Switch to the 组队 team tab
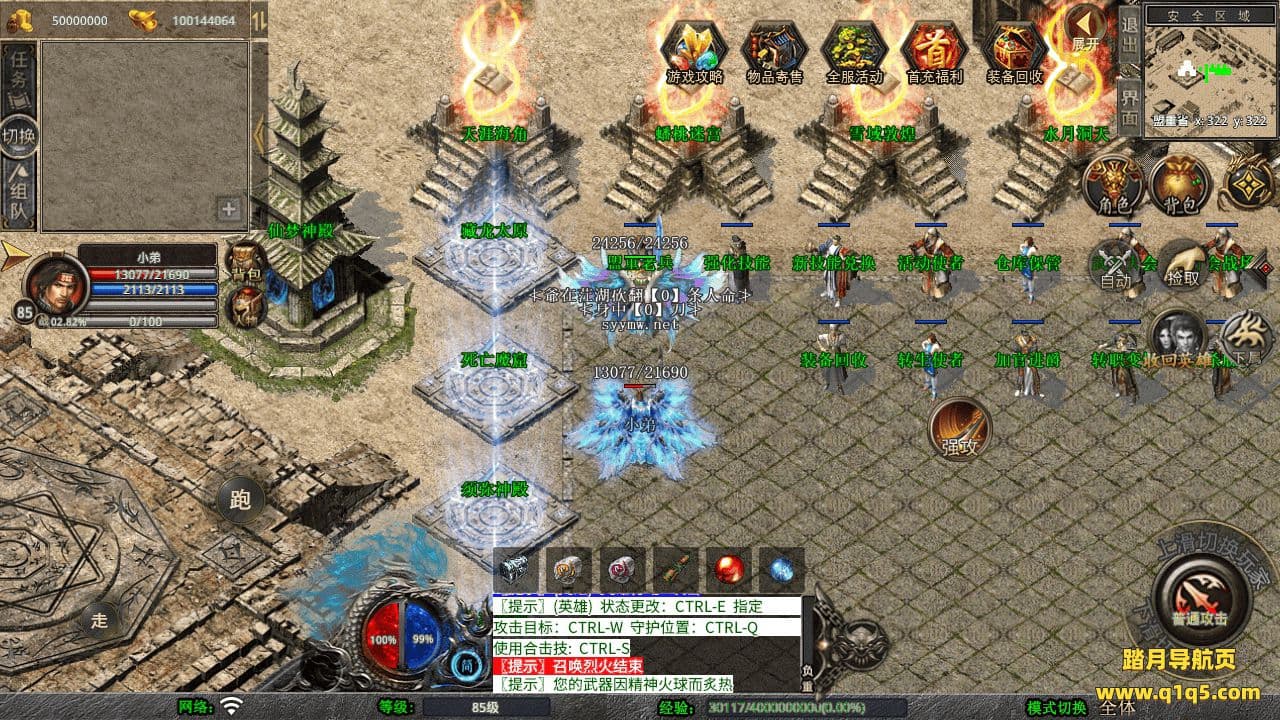The image size is (1280, 720). (x=20, y=195)
